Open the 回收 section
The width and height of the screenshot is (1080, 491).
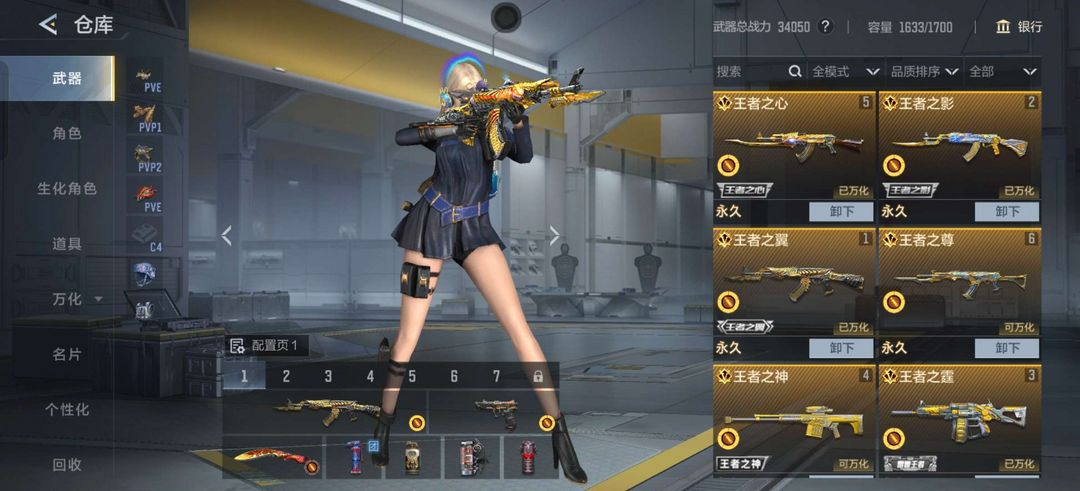67,464
